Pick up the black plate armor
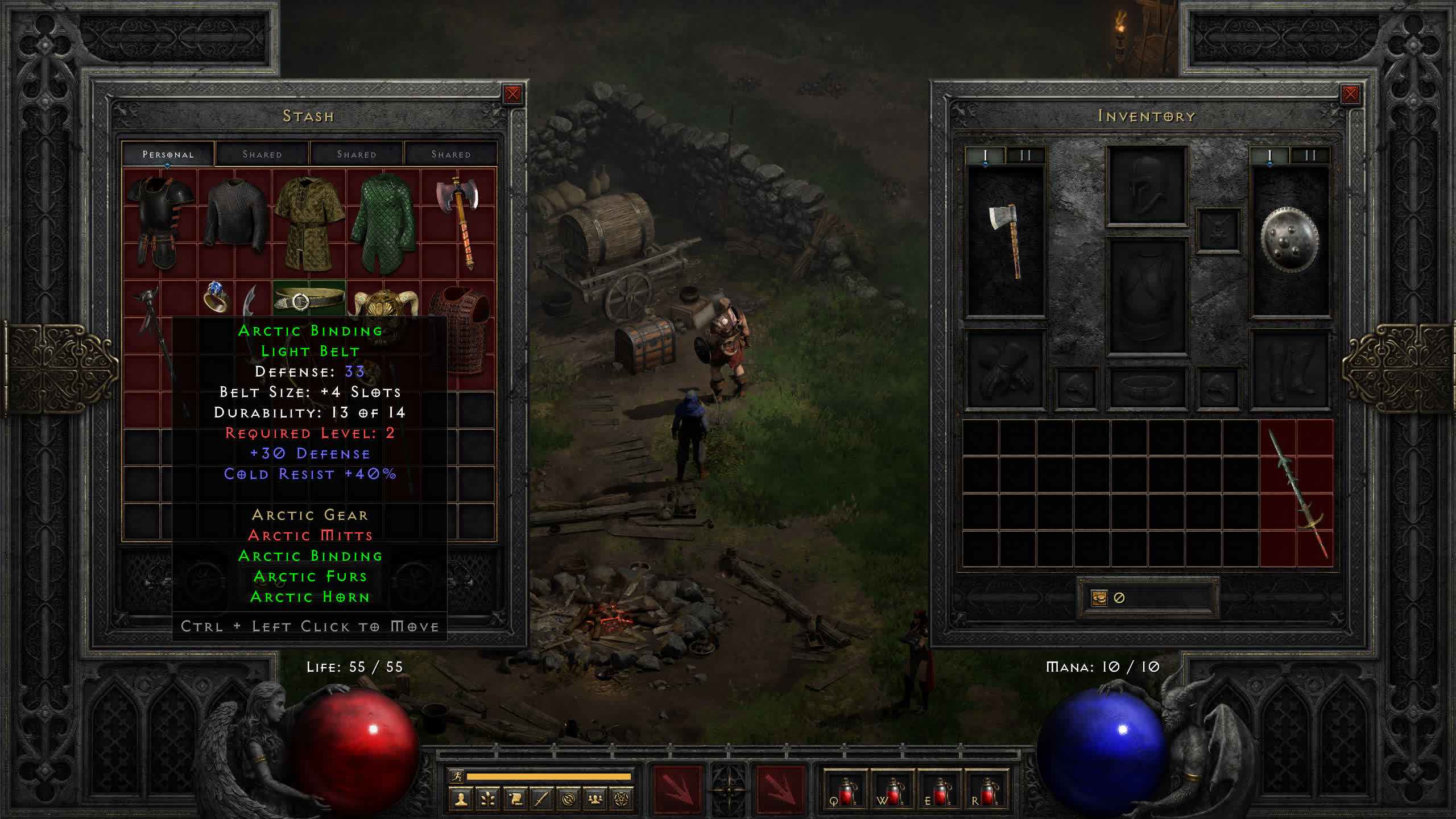 (x=160, y=222)
